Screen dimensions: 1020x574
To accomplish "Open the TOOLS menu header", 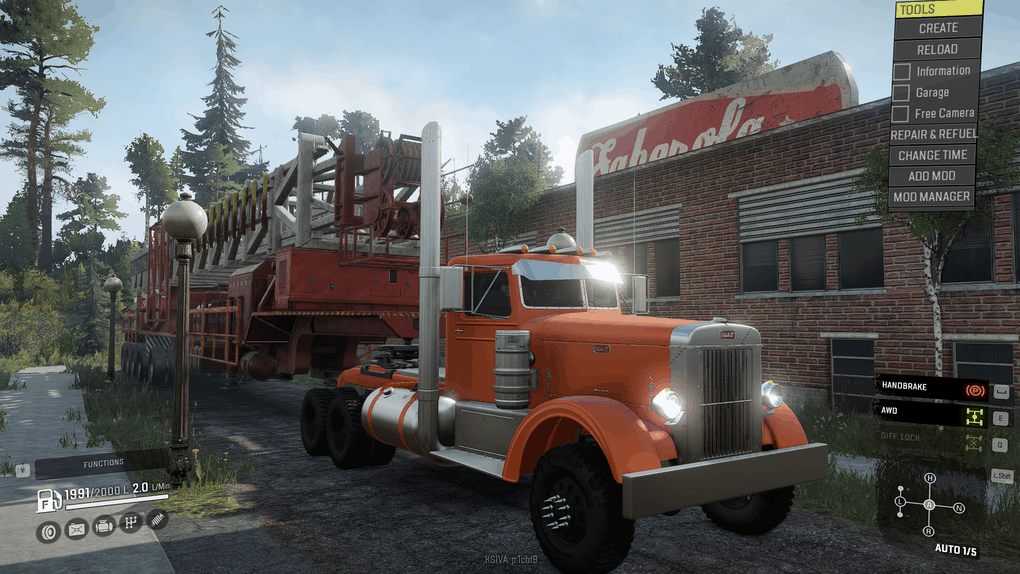I will pos(937,9).
